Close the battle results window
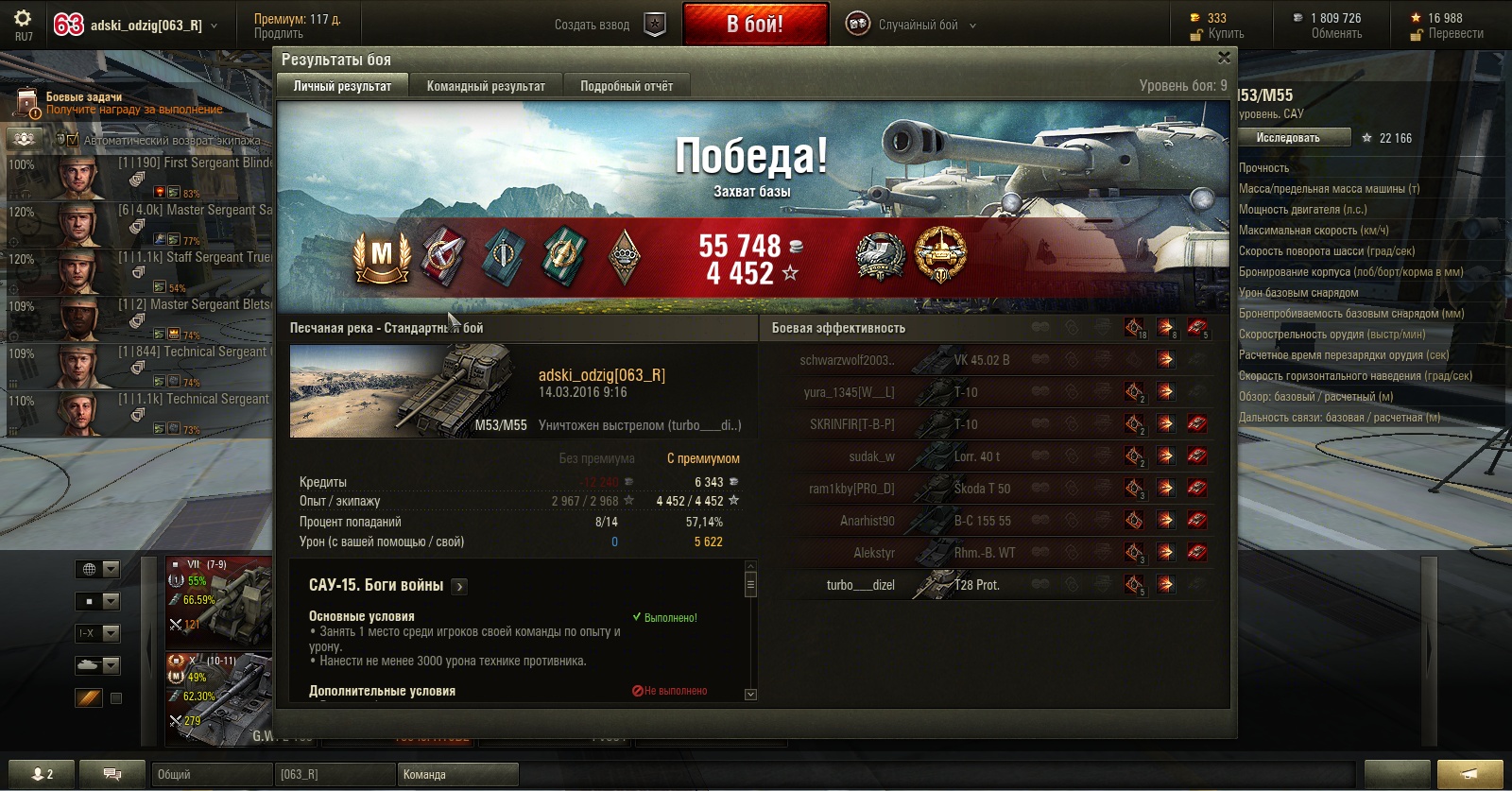Screen dimensions: 1512x791 pyautogui.click(x=1224, y=58)
